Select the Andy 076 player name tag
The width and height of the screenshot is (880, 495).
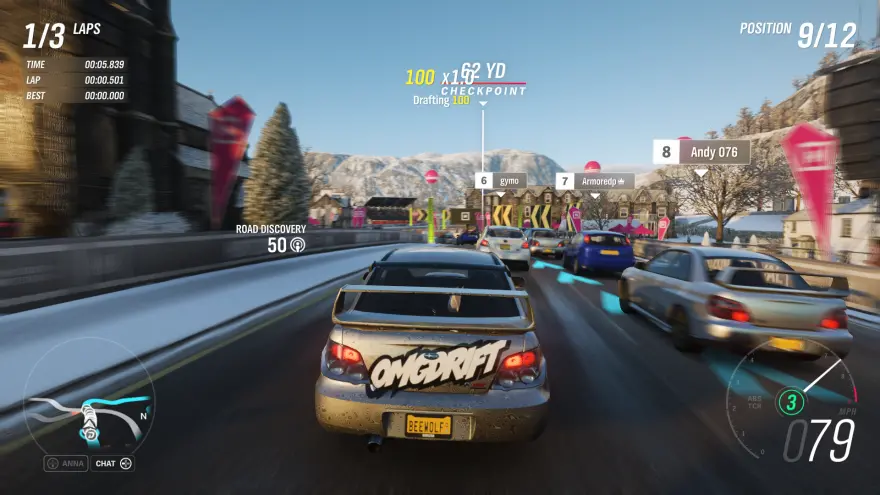(701, 152)
